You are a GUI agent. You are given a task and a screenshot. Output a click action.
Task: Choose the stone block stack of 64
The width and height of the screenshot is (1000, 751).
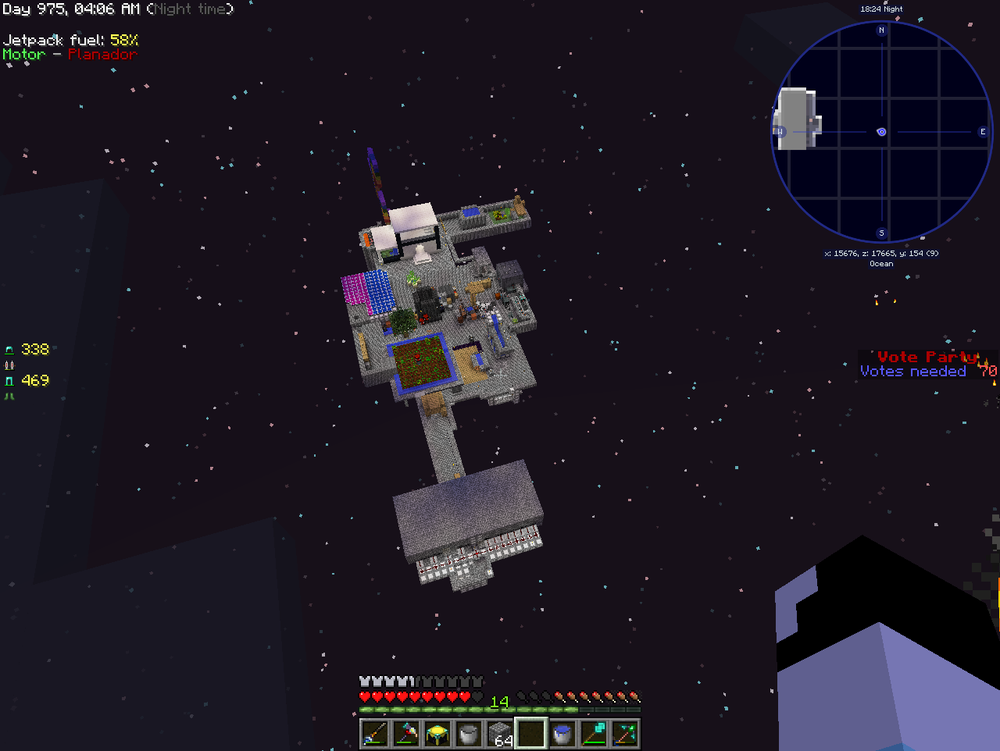coord(499,734)
